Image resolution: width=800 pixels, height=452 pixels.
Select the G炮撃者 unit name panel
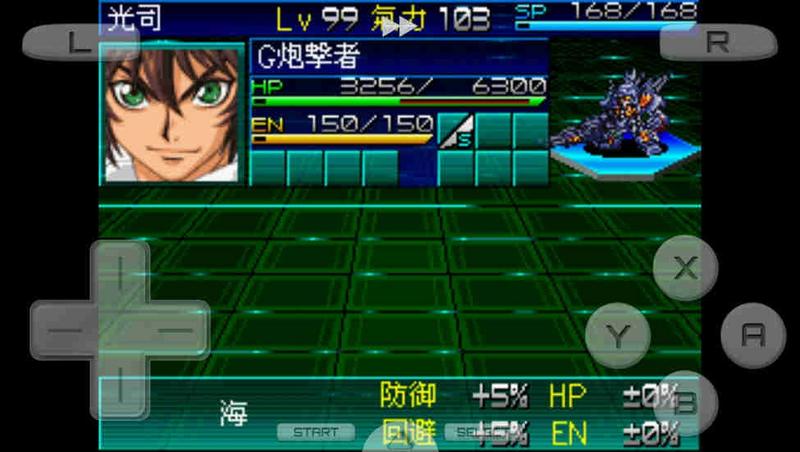[398, 56]
